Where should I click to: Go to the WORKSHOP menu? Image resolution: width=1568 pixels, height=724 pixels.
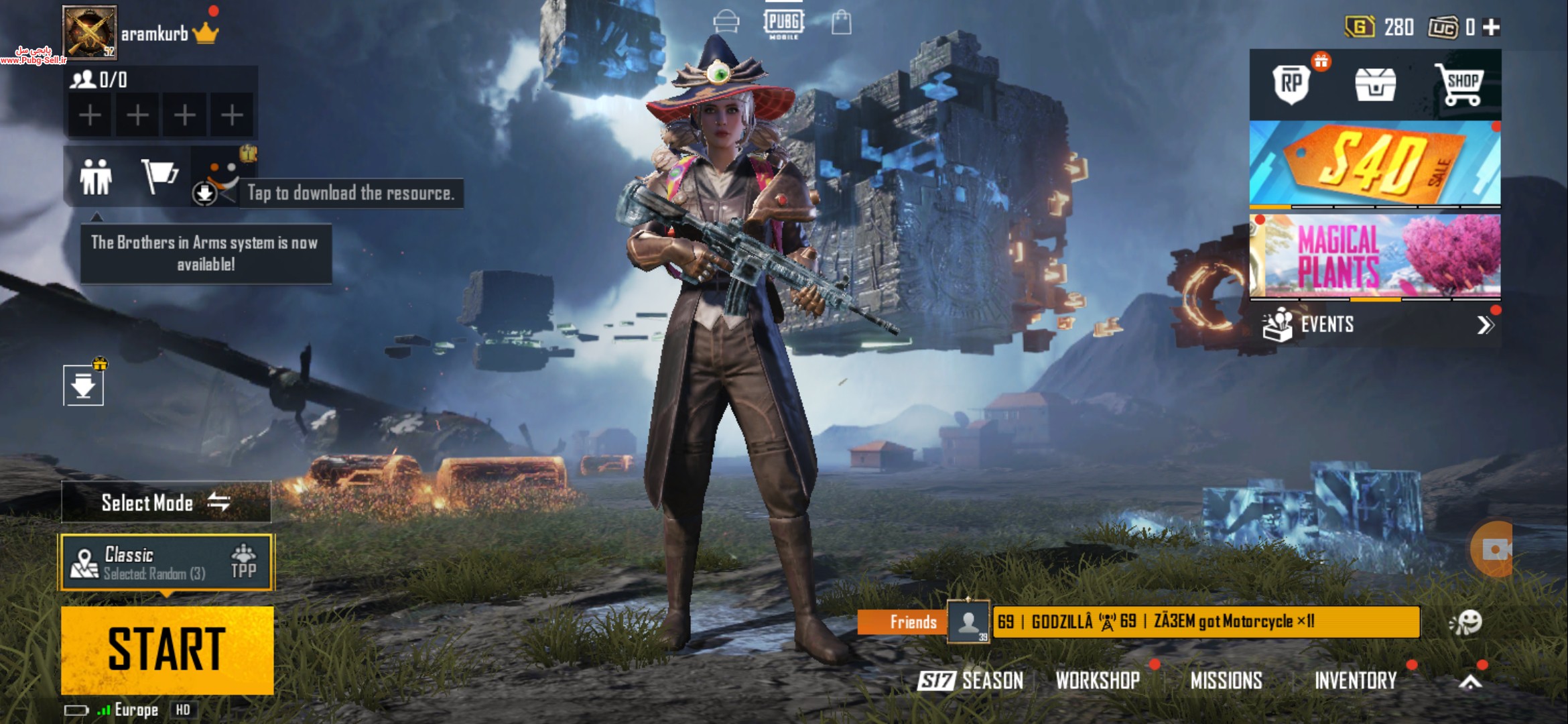click(1098, 681)
